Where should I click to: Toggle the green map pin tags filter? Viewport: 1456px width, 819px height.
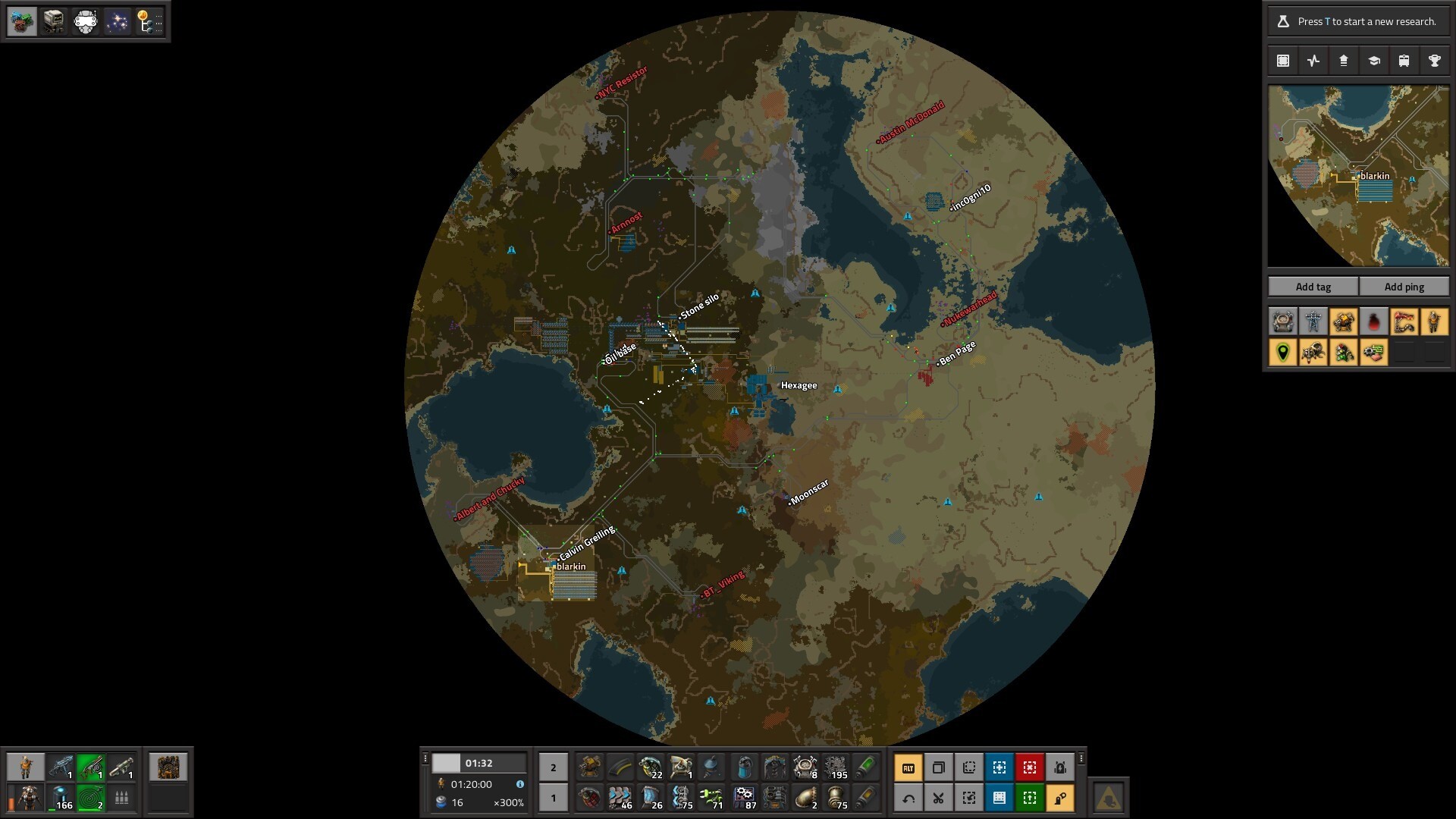point(1283,353)
